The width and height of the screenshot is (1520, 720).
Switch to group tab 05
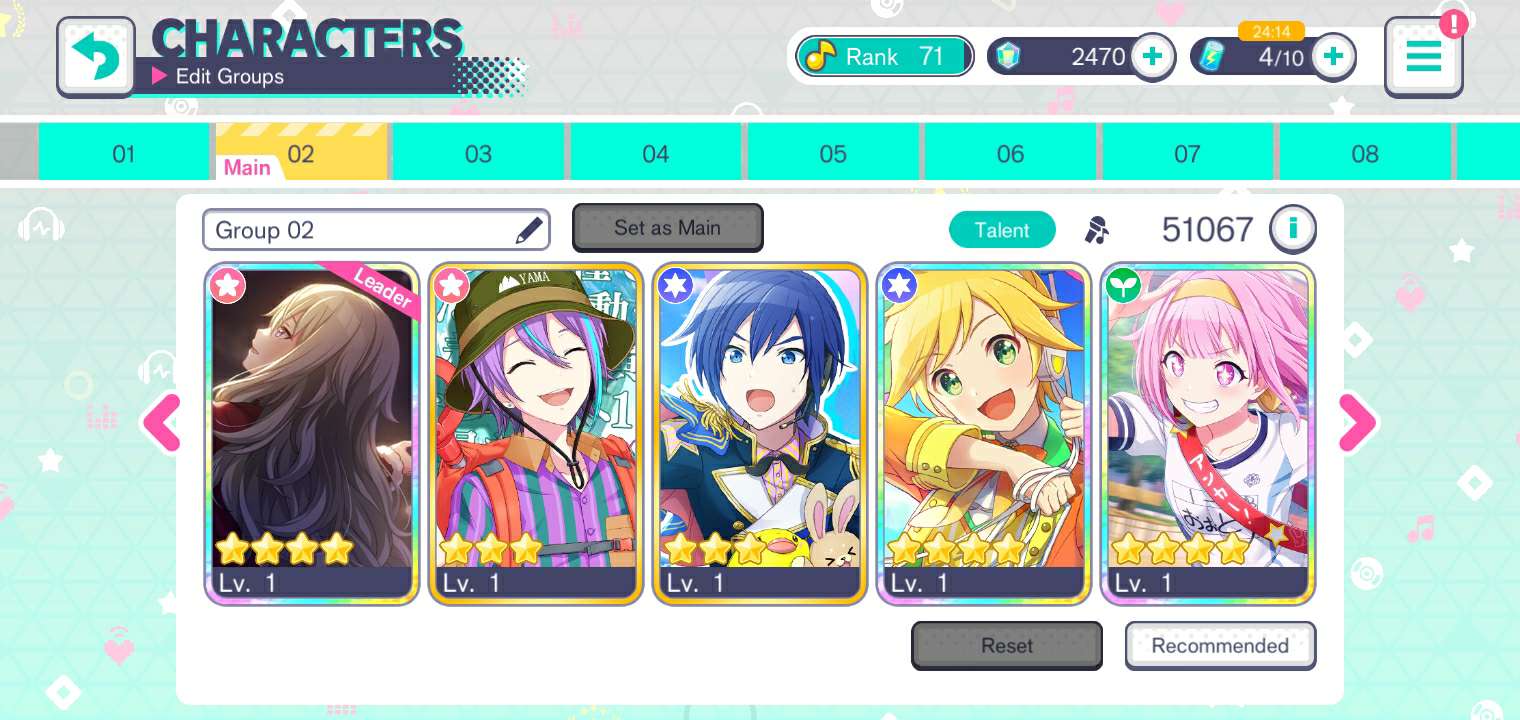coord(832,154)
